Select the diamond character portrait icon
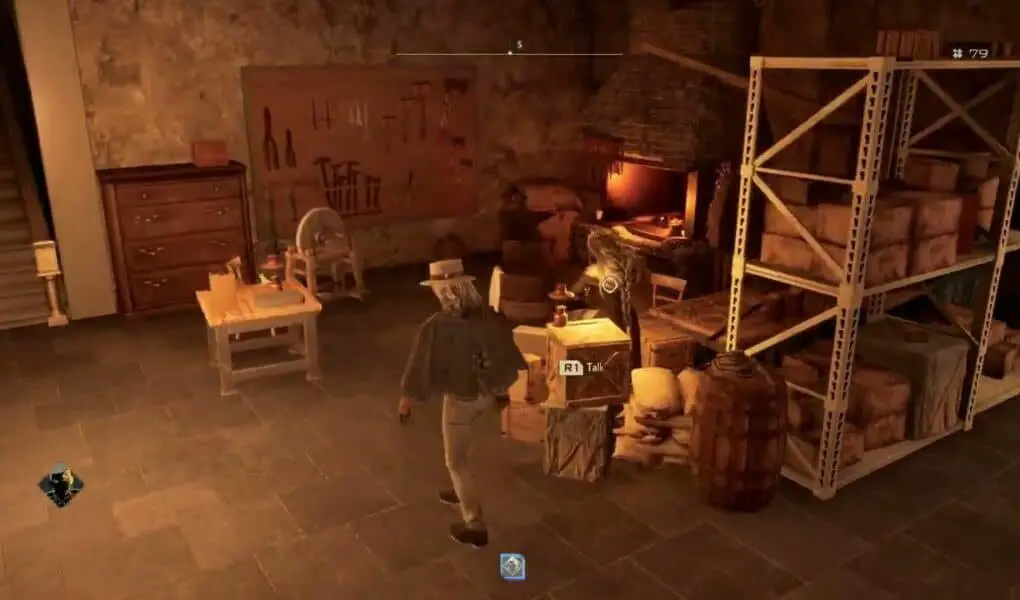The image size is (1020, 600). (x=61, y=485)
